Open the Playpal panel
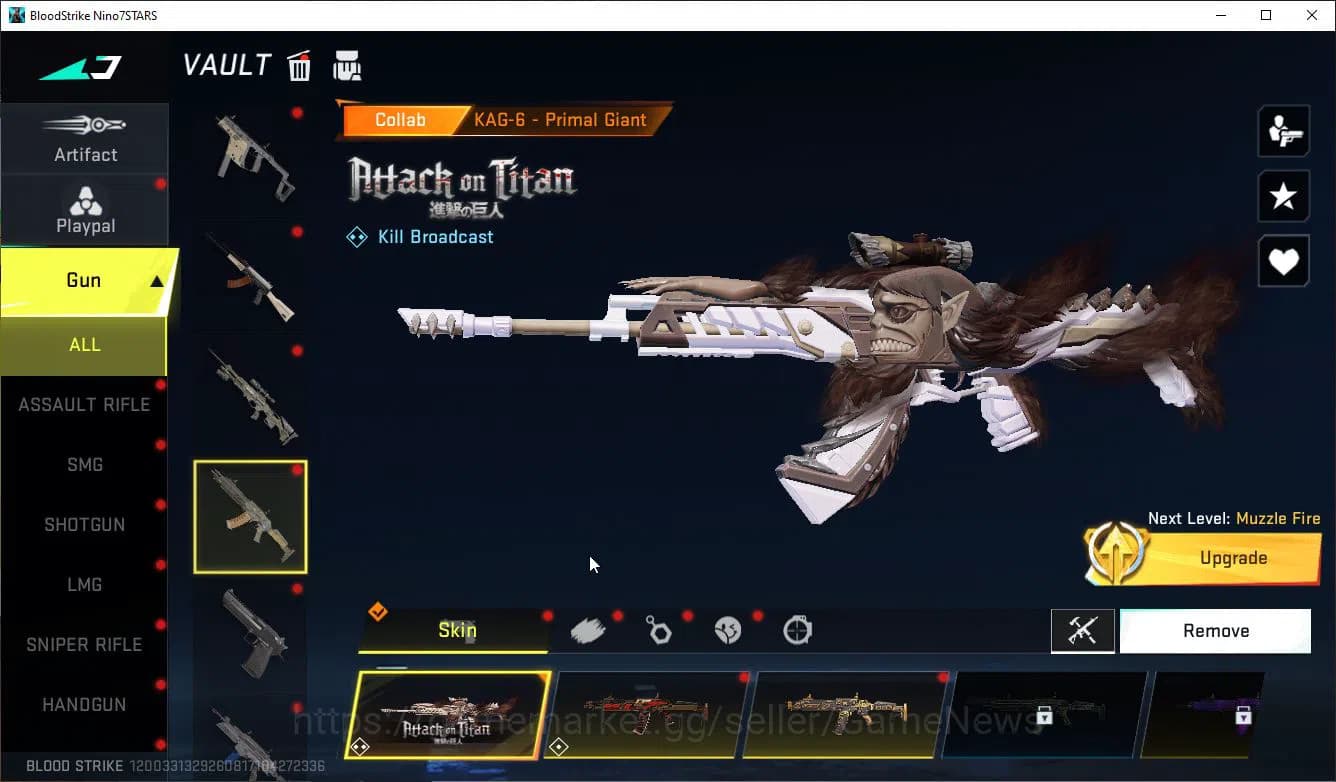The width and height of the screenshot is (1336, 782). pyautogui.click(x=85, y=210)
